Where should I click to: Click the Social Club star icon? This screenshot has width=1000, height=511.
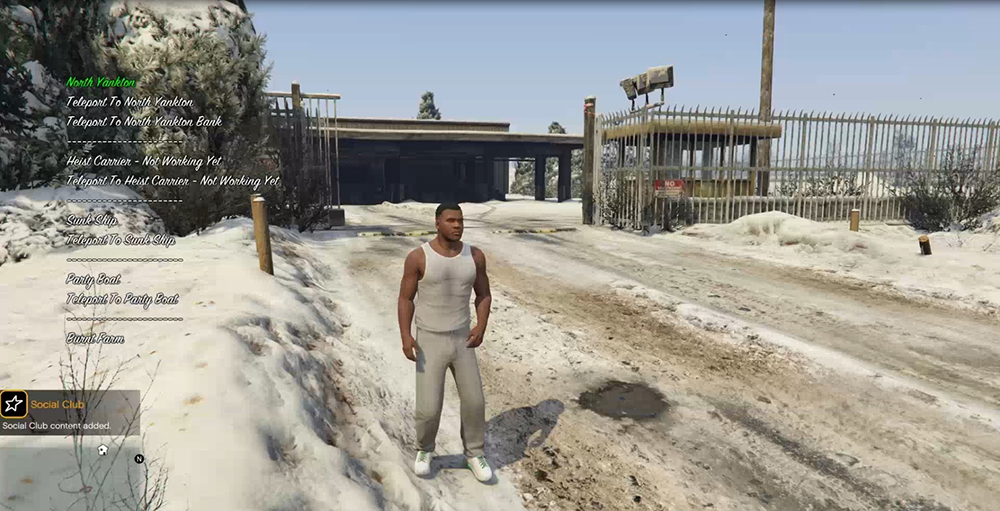(x=14, y=404)
